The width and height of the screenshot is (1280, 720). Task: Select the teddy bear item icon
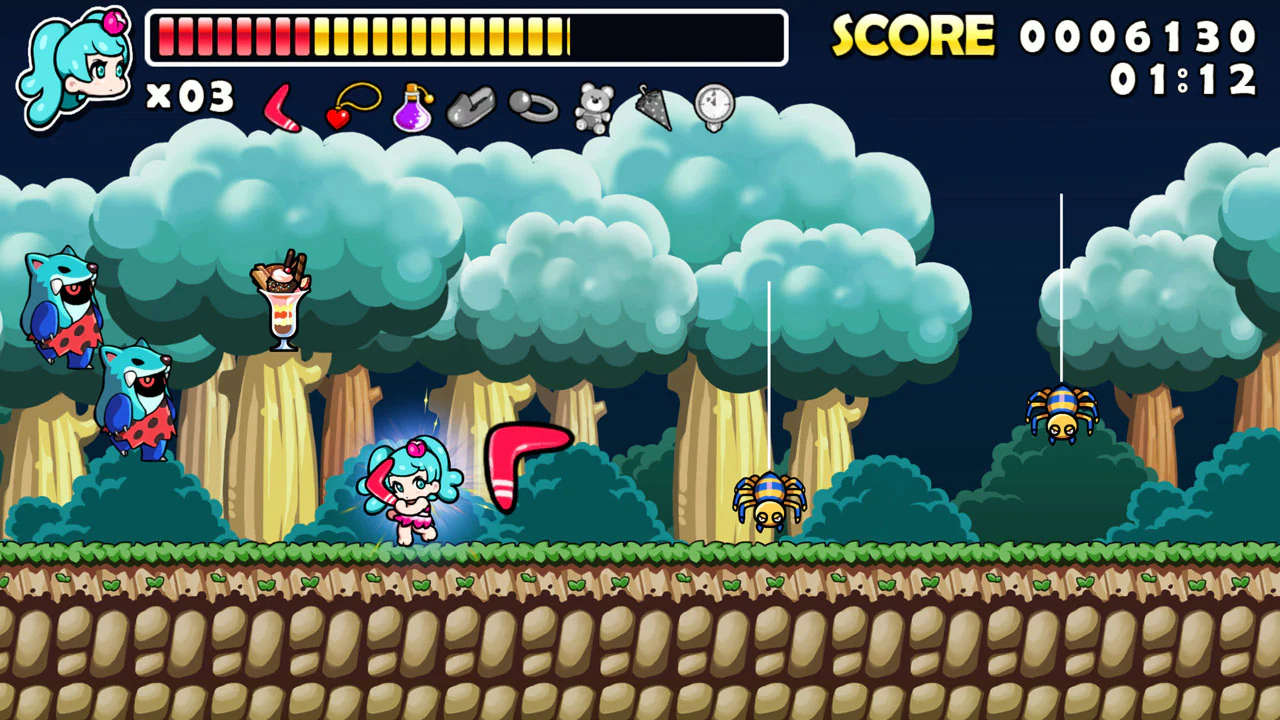click(592, 105)
